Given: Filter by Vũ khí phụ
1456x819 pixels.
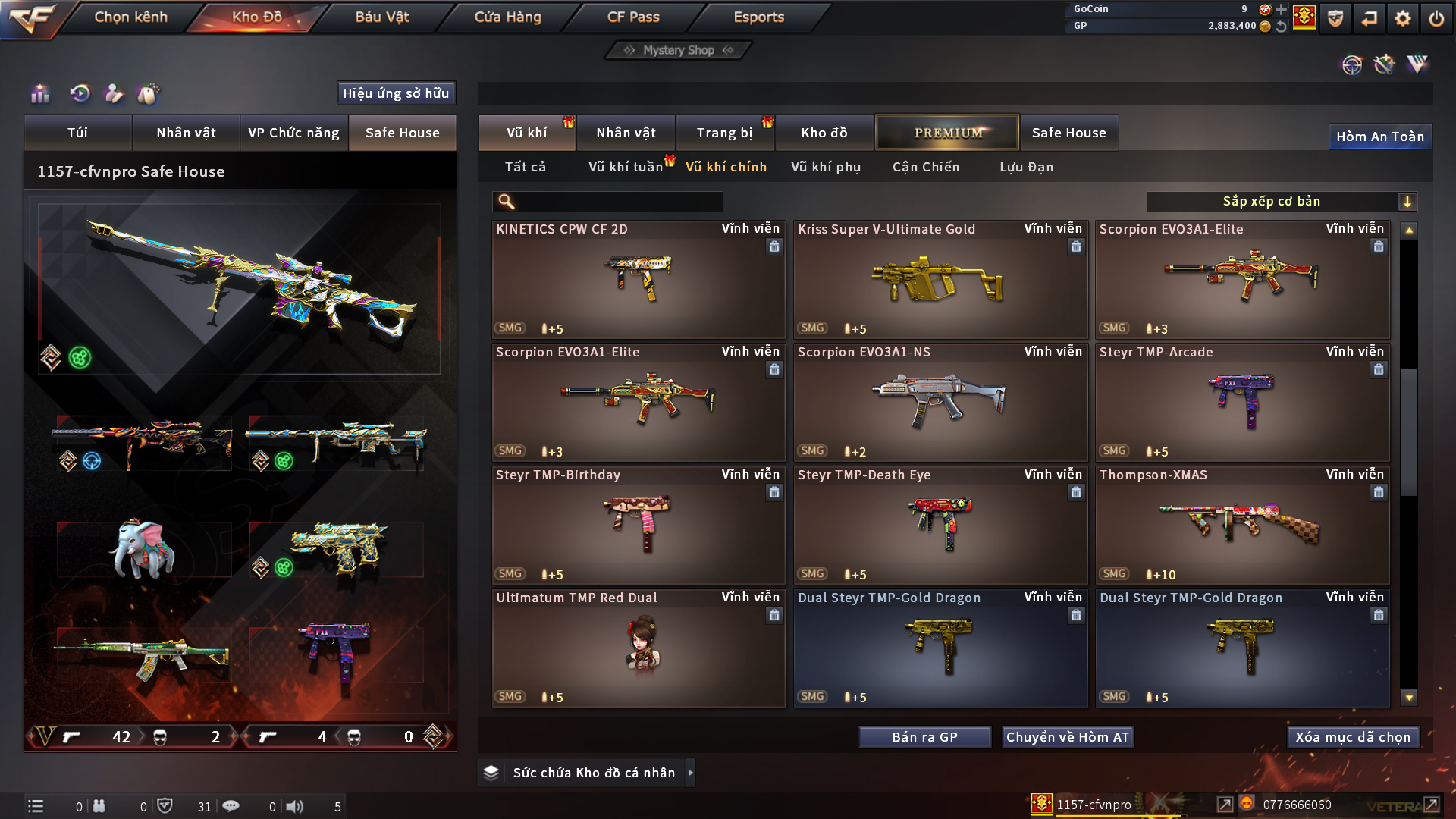Looking at the screenshot, I should tap(826, 167).
